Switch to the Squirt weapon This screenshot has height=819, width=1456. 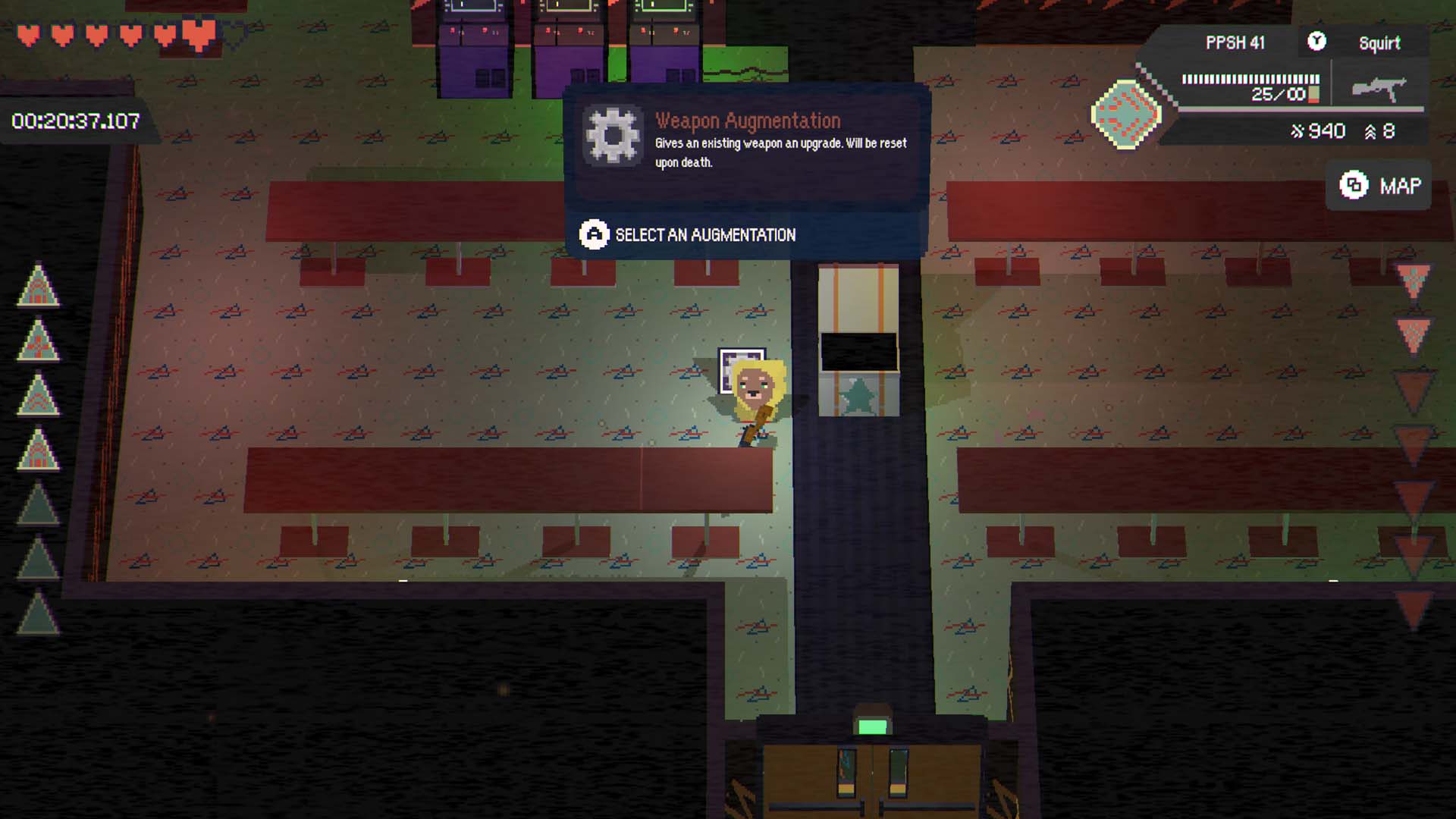coord(1379,43)
